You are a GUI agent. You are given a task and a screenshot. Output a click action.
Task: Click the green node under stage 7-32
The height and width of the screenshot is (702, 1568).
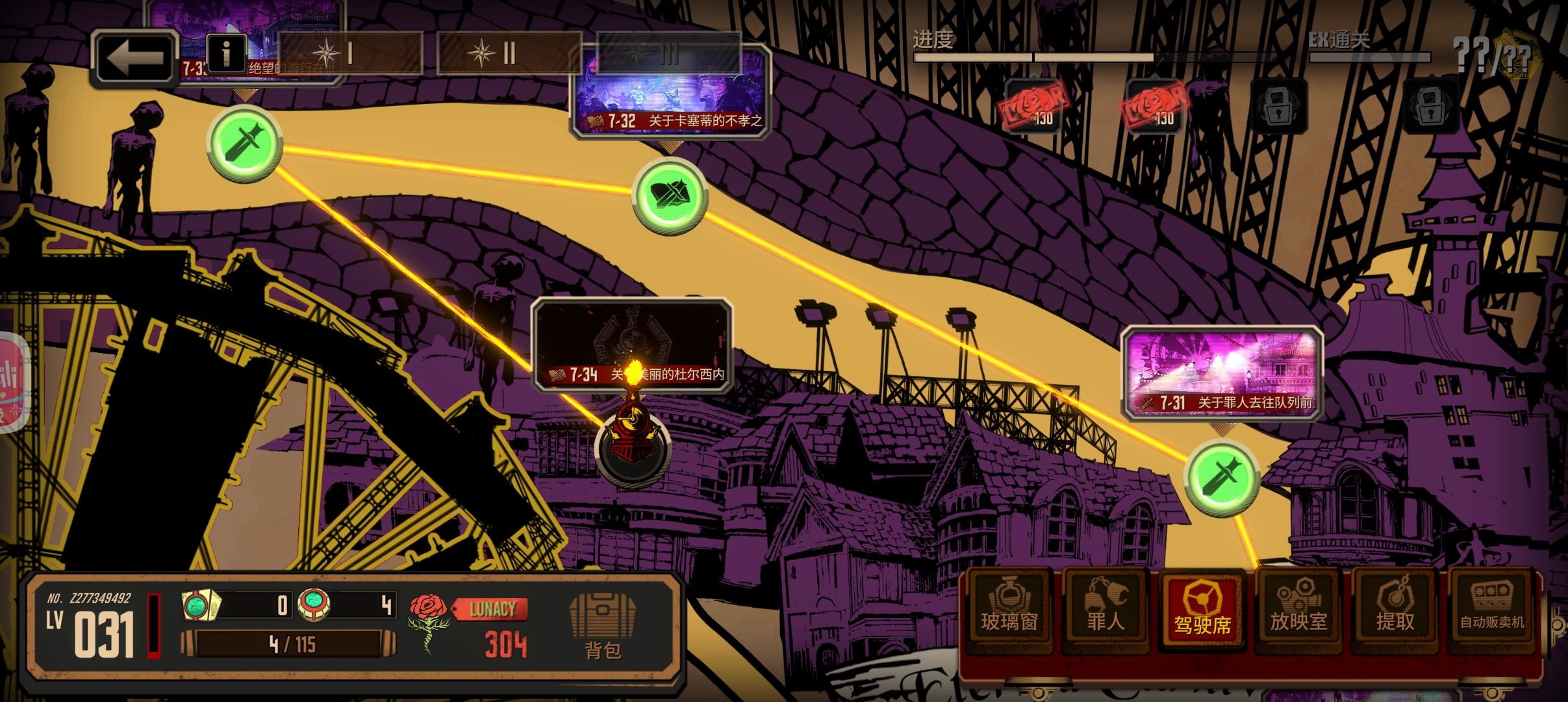(x=670, y=196)
